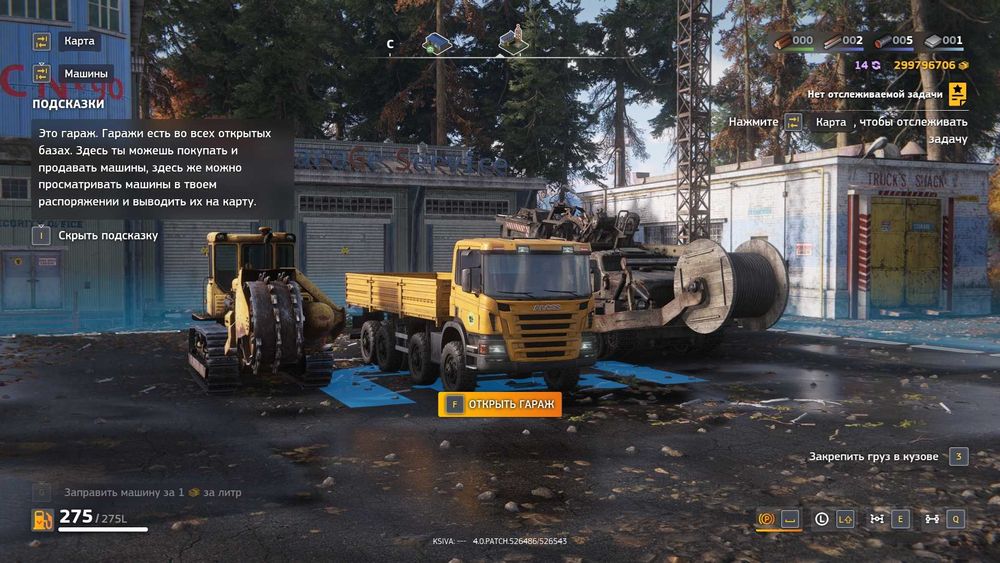Click the orange fuel canister icon
This screenshot has width=1000, height=563.
[42, 519]
